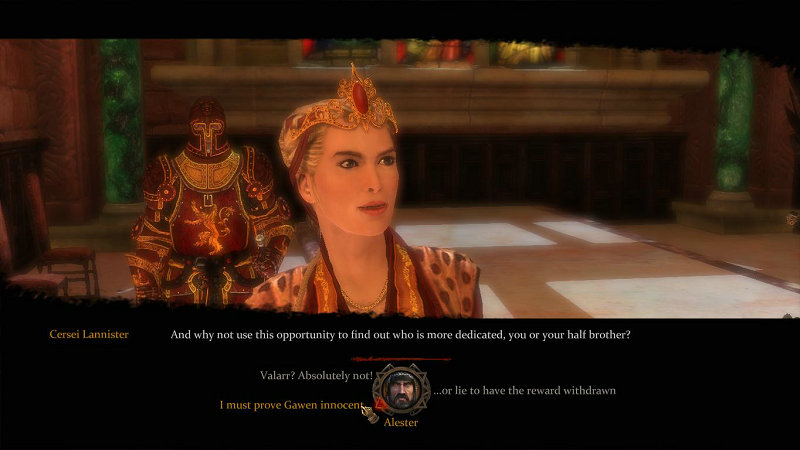Choose the reply "Valarr? Absolutely not!"
The width and height of the screenshot is (800, 450).
point(315,375)
